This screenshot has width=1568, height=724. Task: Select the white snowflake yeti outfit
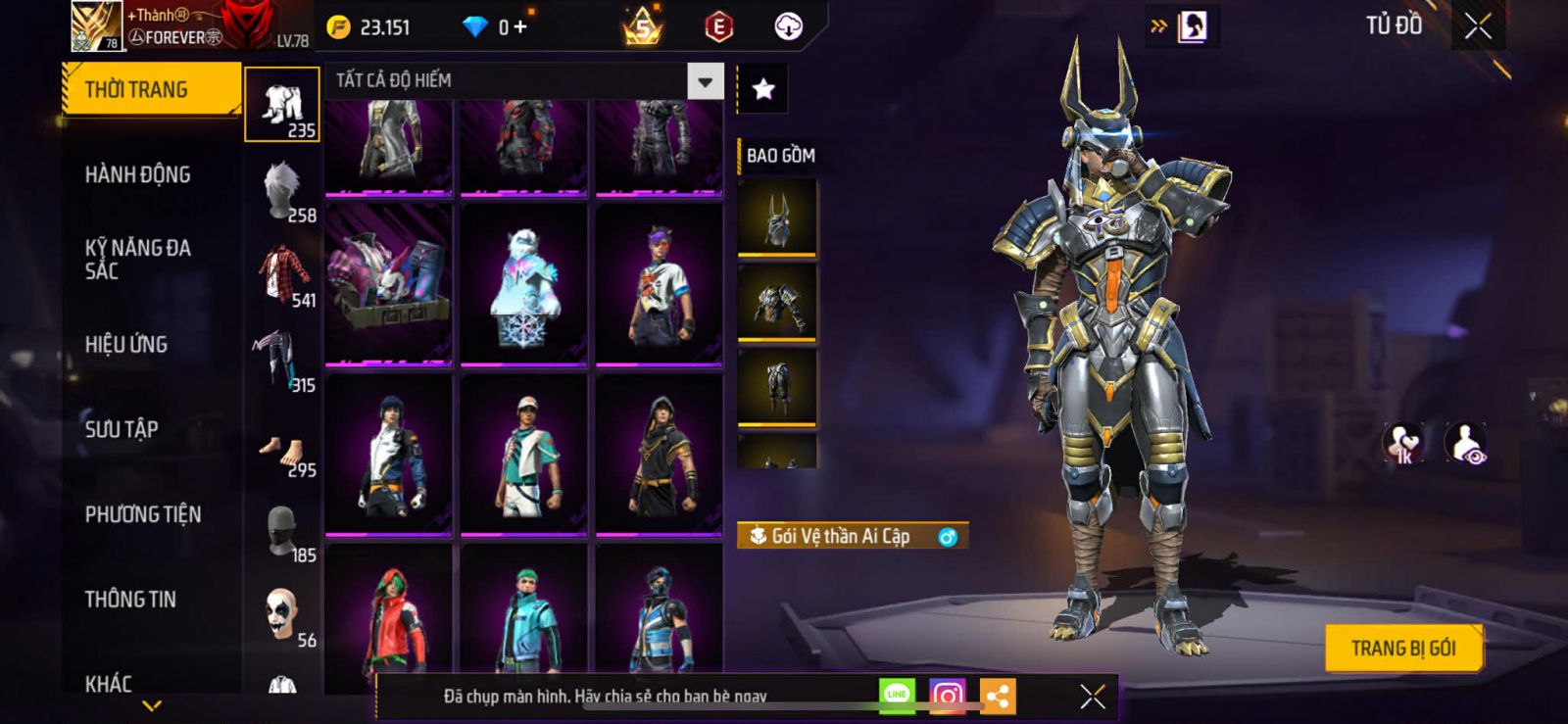(524, 284)
